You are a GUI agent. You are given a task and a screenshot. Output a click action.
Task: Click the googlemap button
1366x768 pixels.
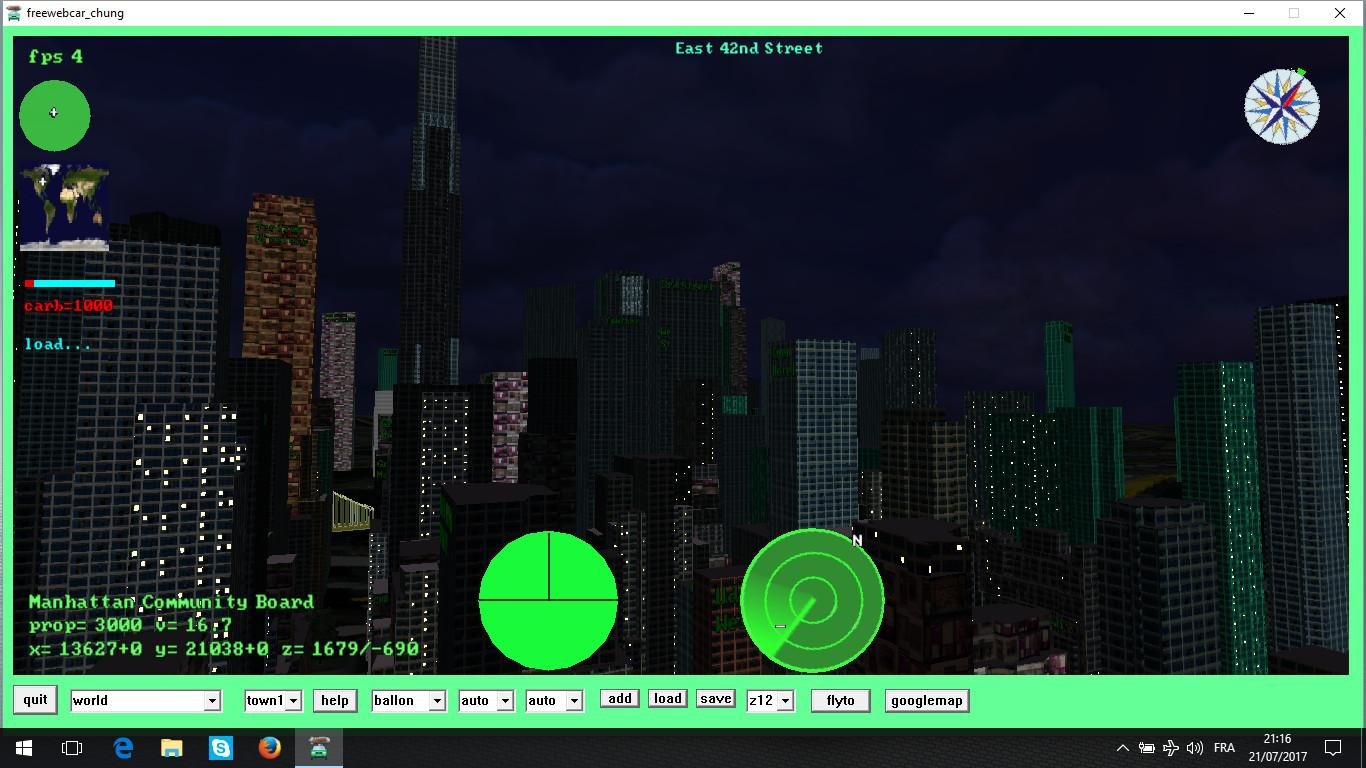926,700
